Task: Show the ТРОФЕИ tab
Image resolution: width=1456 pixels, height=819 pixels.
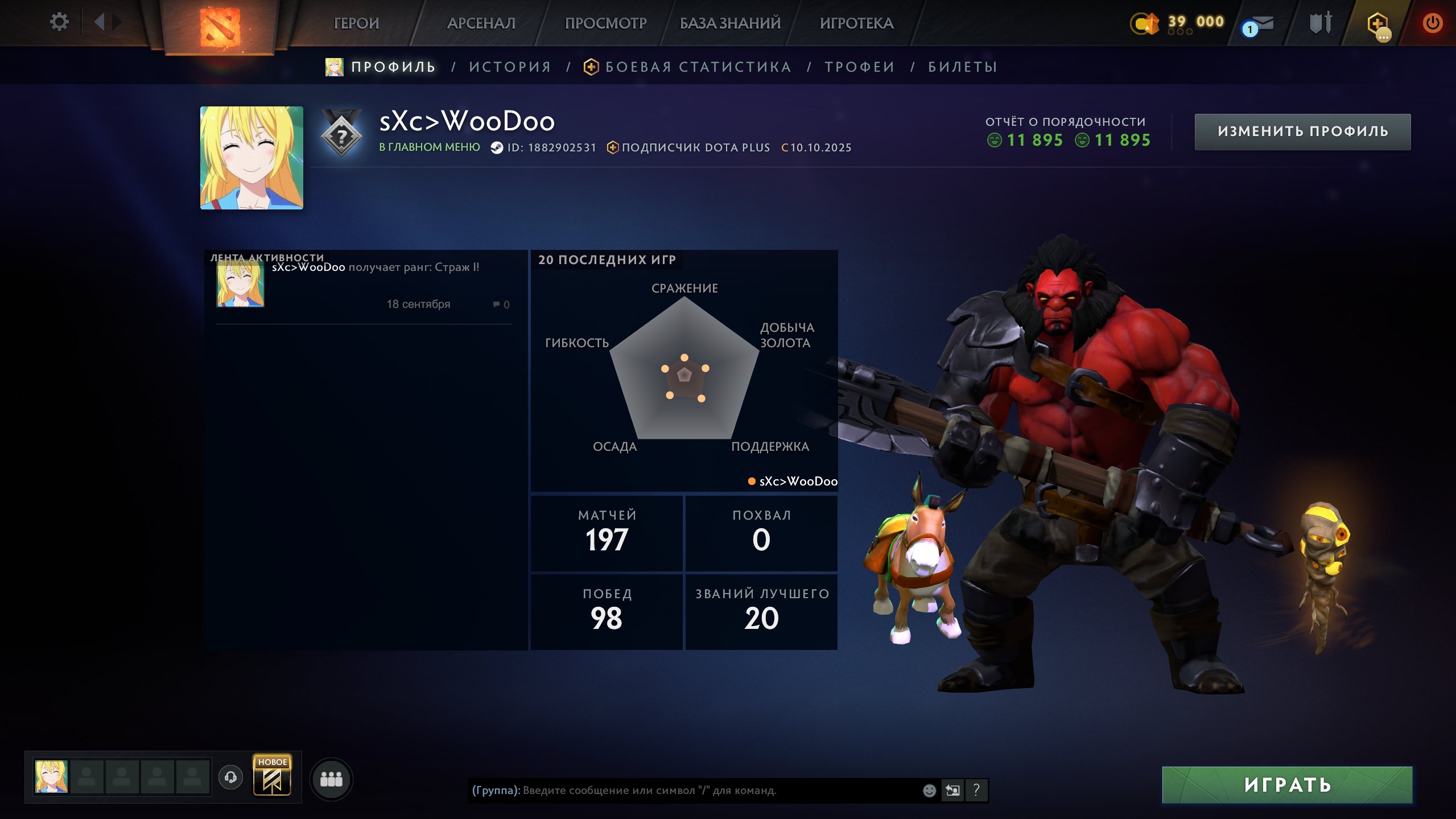Action: (860, 67)
